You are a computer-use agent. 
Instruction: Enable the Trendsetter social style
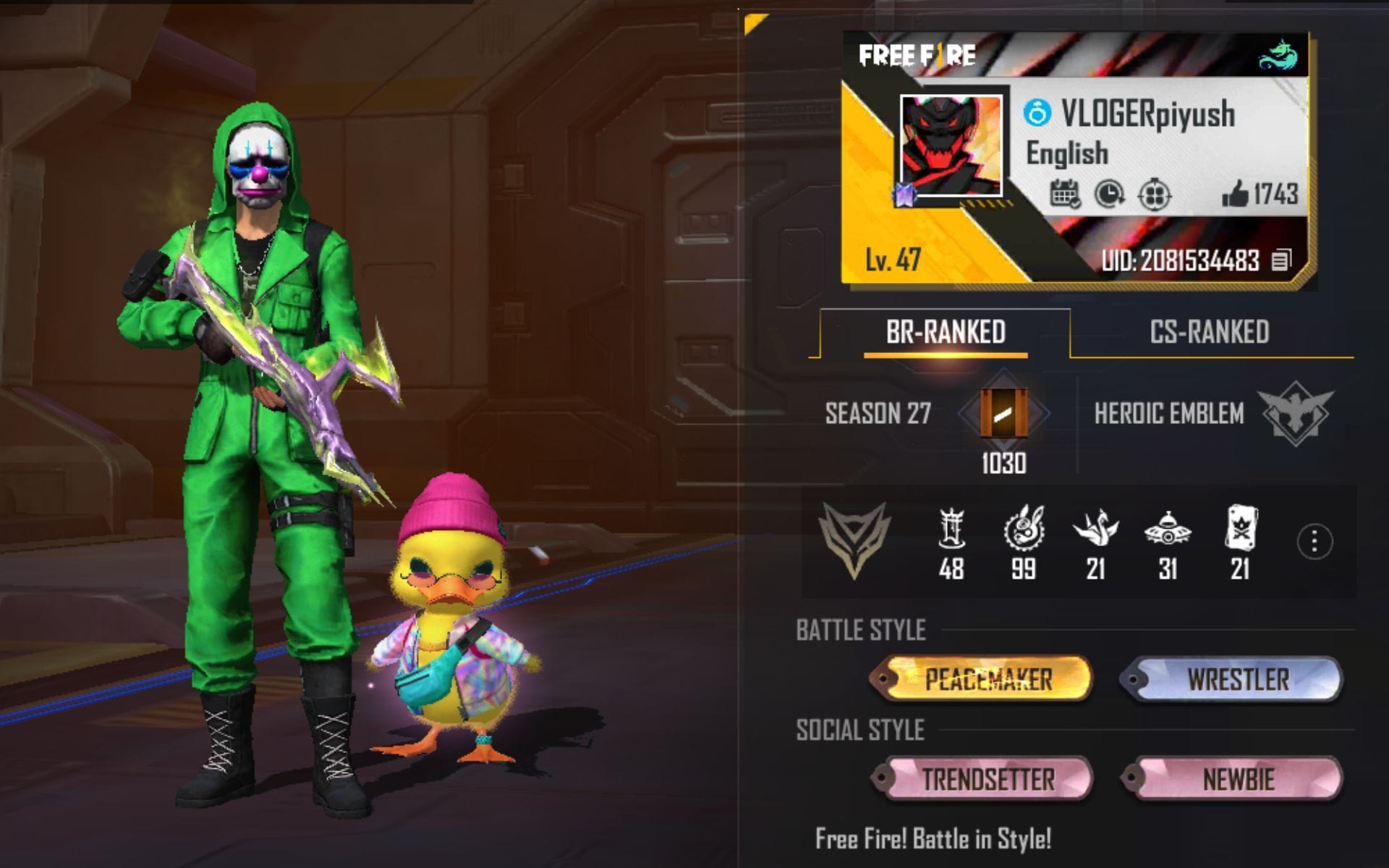[988, 780]
